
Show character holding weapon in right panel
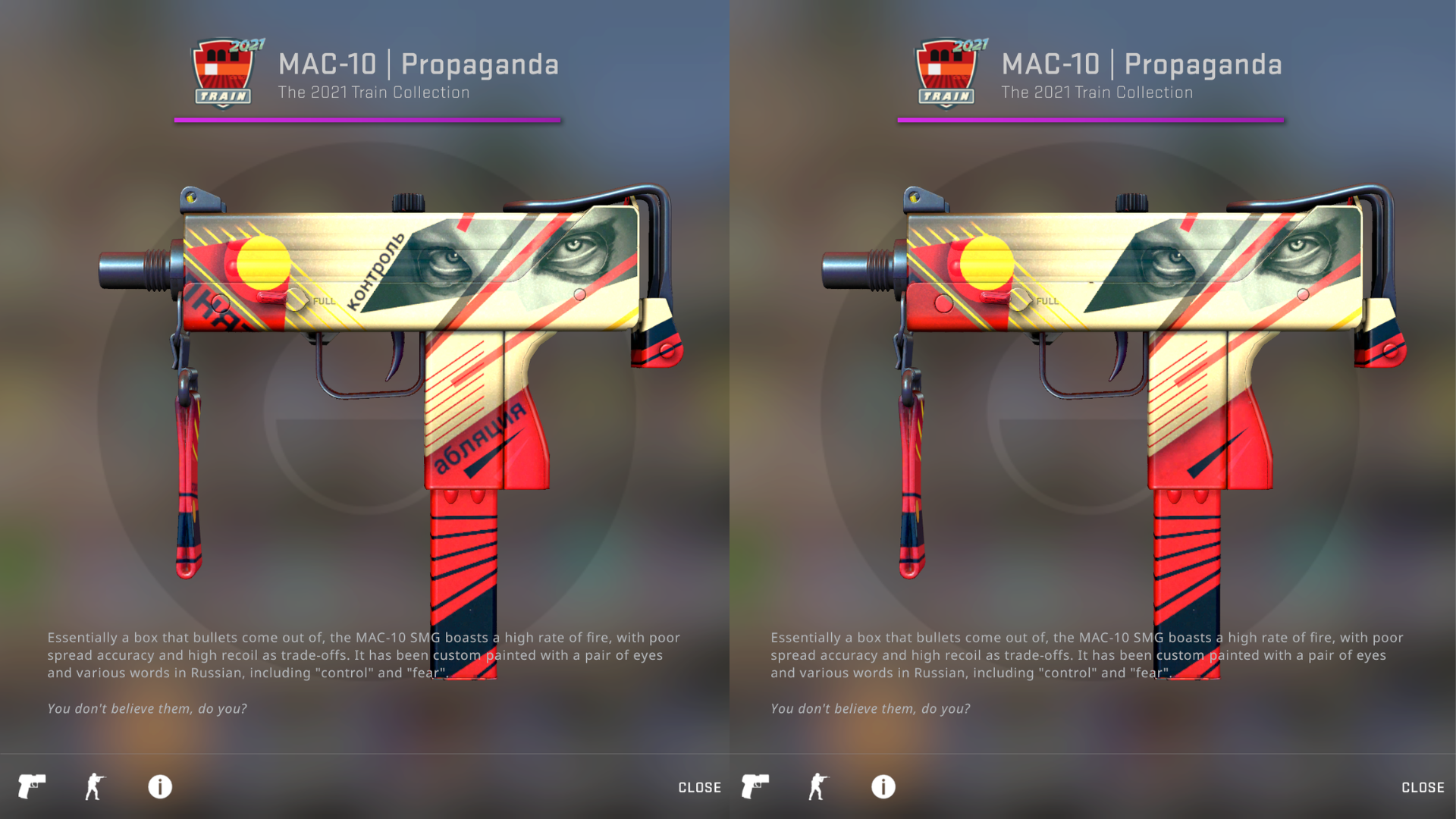coord(818,786)
